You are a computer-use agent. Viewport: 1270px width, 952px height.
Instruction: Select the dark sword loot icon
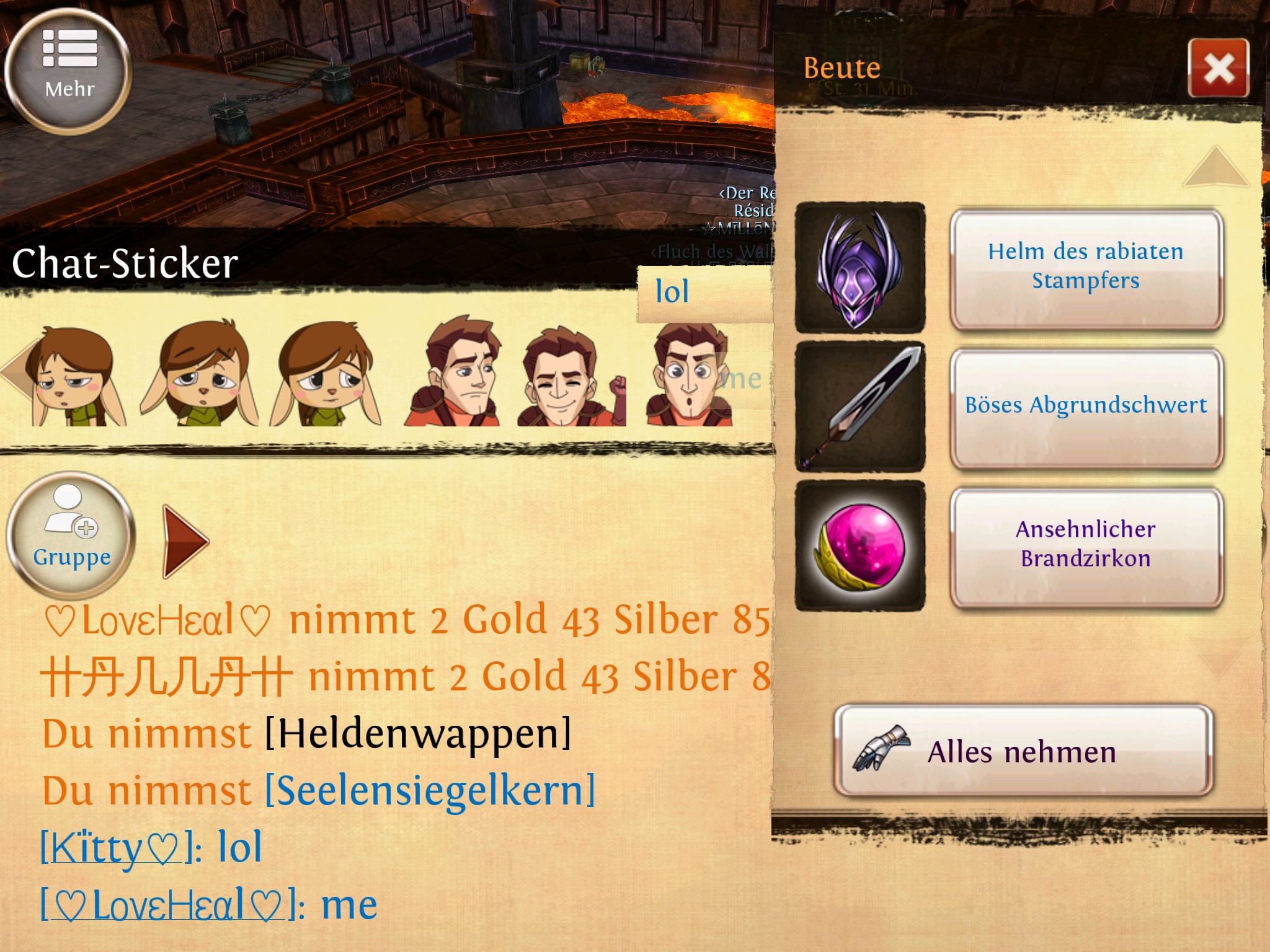click(x=860, y=407)
